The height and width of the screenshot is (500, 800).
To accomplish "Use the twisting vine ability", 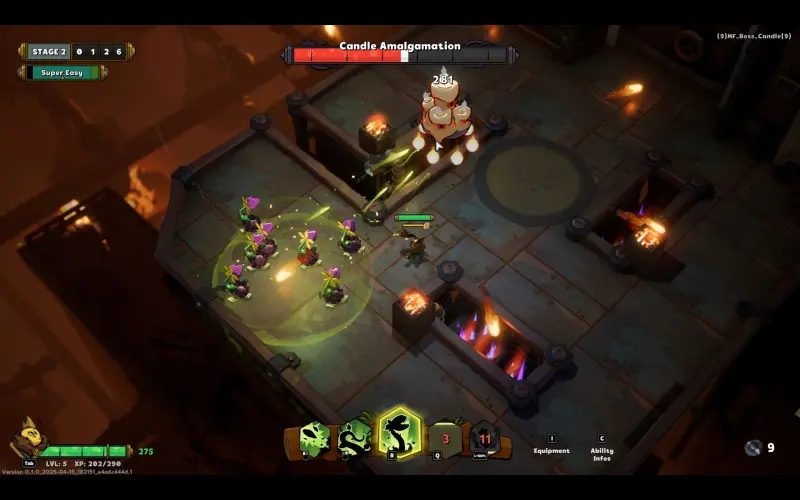I will [355, 437].
